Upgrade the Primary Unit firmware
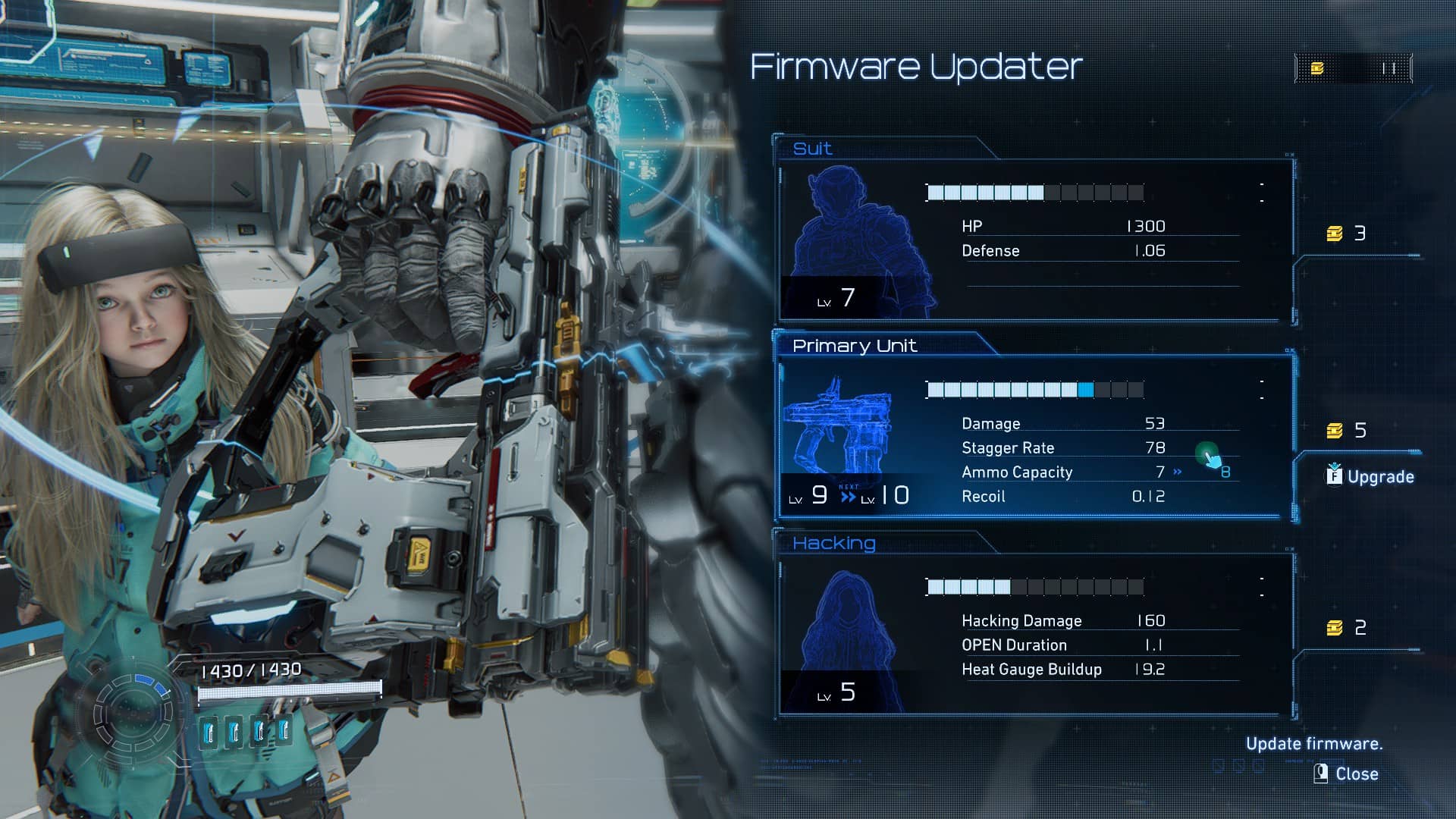The width and height of the screenshot is (1456, 819). [1371, 476]
